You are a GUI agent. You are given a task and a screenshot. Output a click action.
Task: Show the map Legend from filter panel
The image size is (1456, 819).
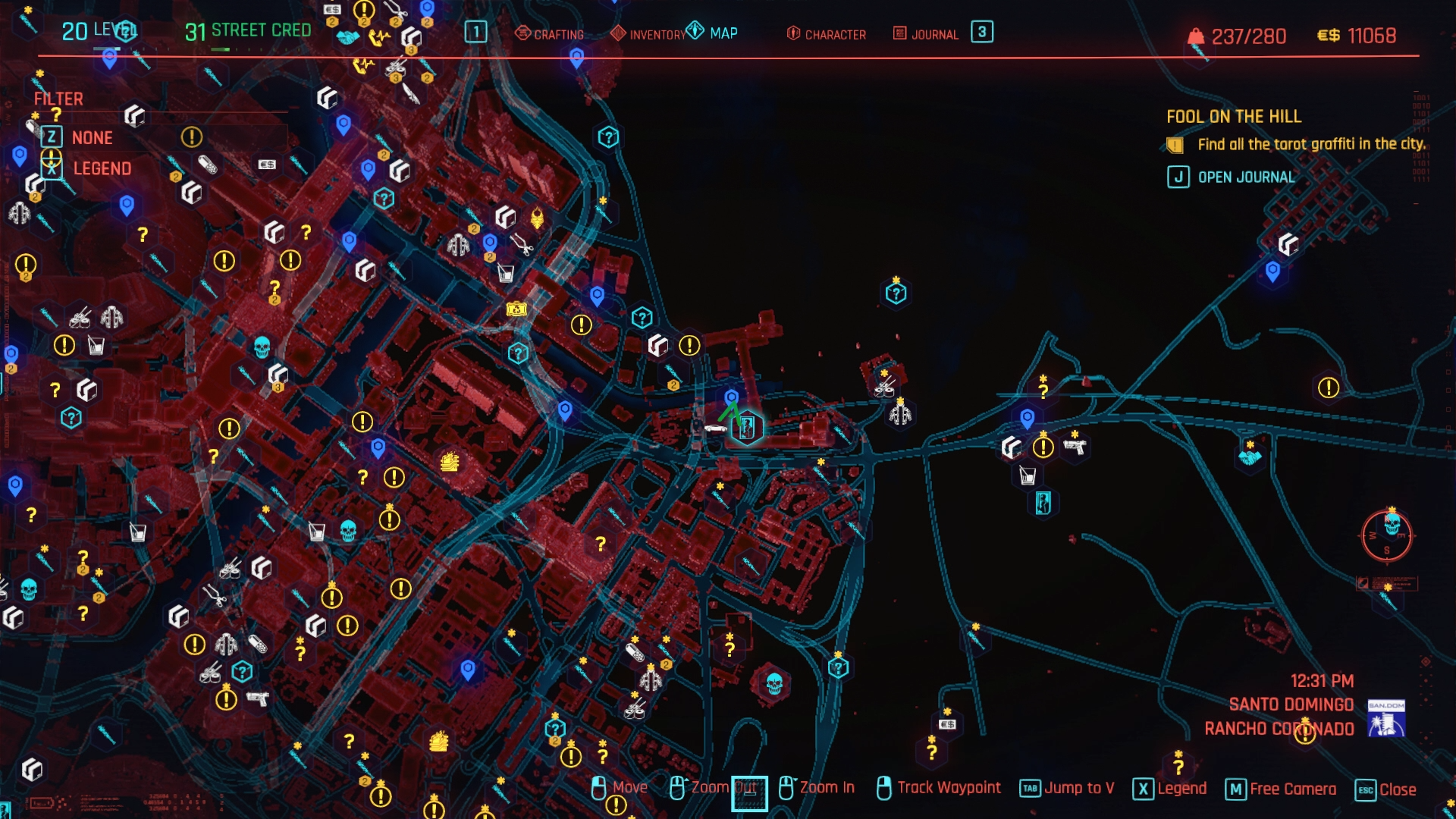(x=102, y=168)
